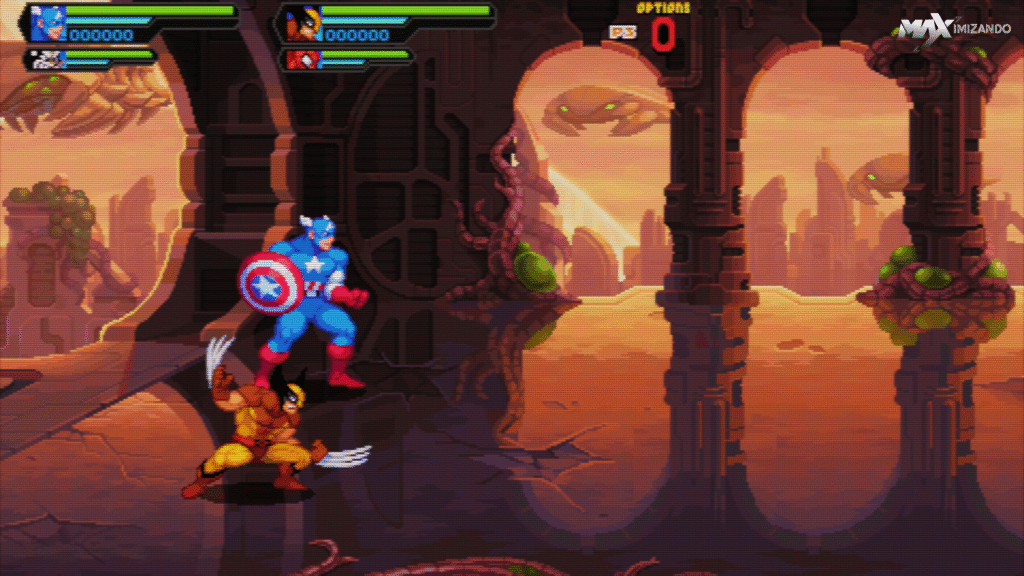Select the small partner portrait under Captain America
This screenshot has height=576, width=1024.
pyautogui.click(x=48, y=59)
